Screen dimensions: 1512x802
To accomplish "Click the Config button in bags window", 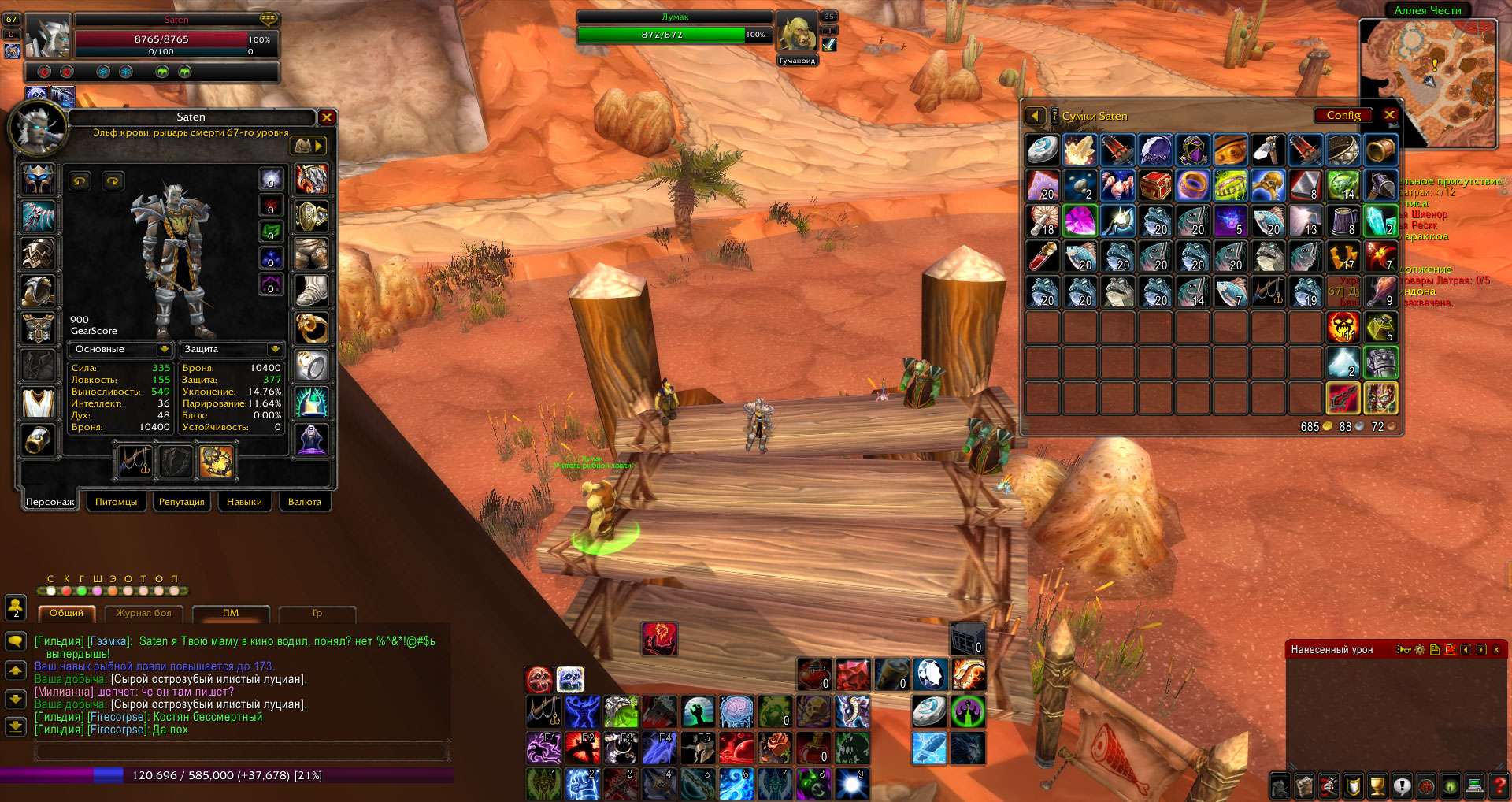I will (x=1343, y=115).
